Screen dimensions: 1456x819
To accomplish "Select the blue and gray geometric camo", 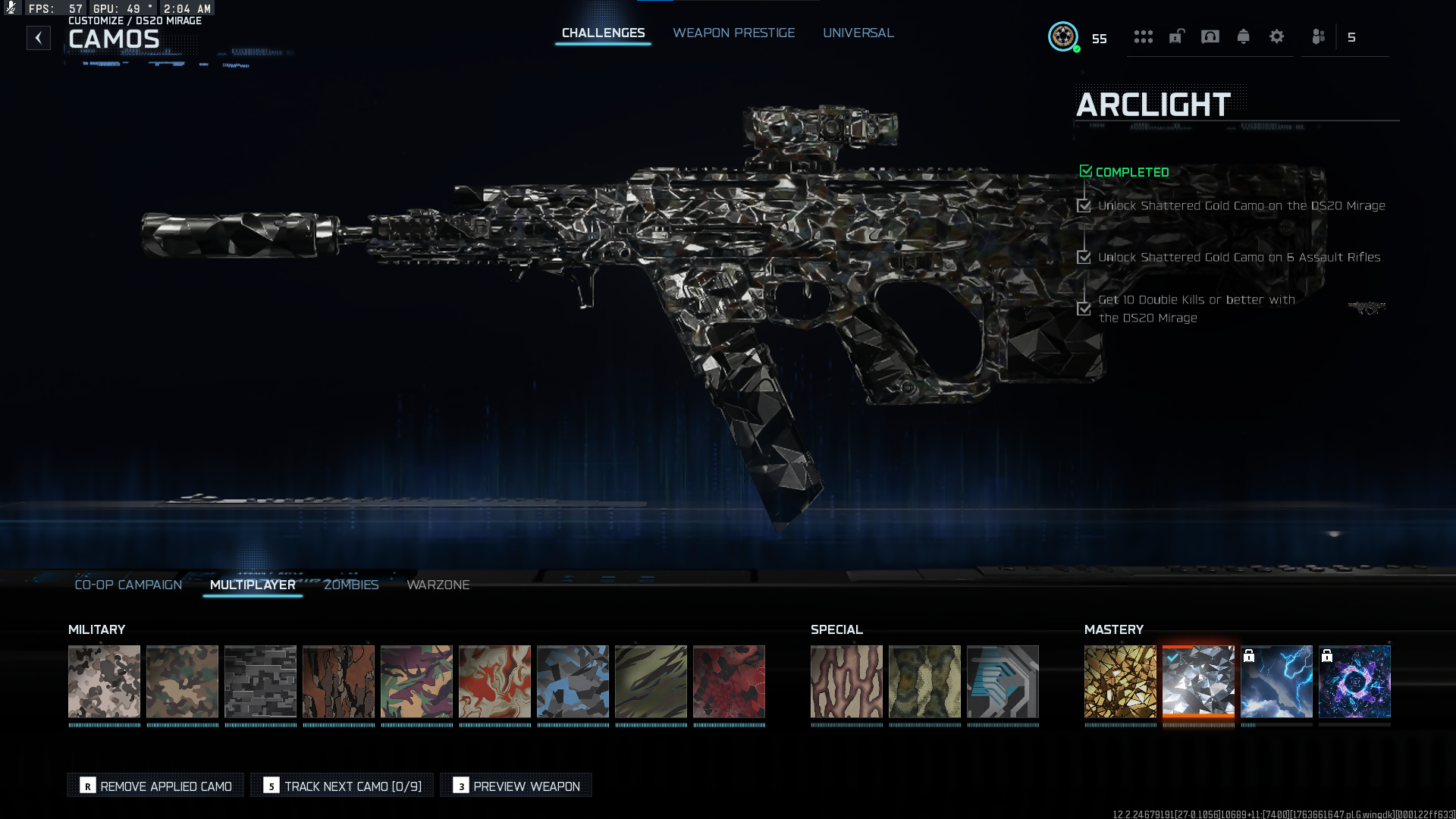I will (x=573, y=681).
